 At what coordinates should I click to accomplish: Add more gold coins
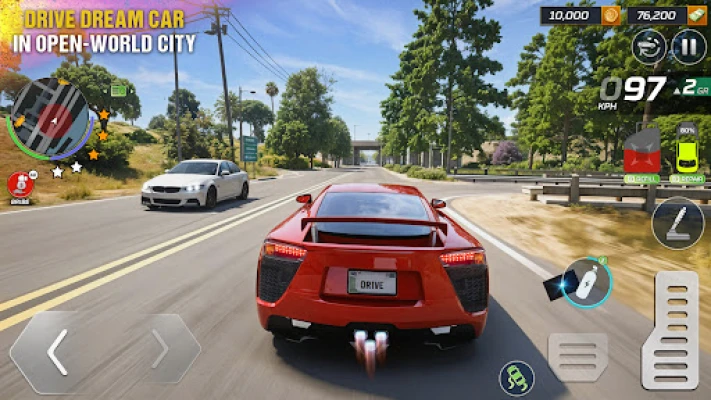click(610, 15)
